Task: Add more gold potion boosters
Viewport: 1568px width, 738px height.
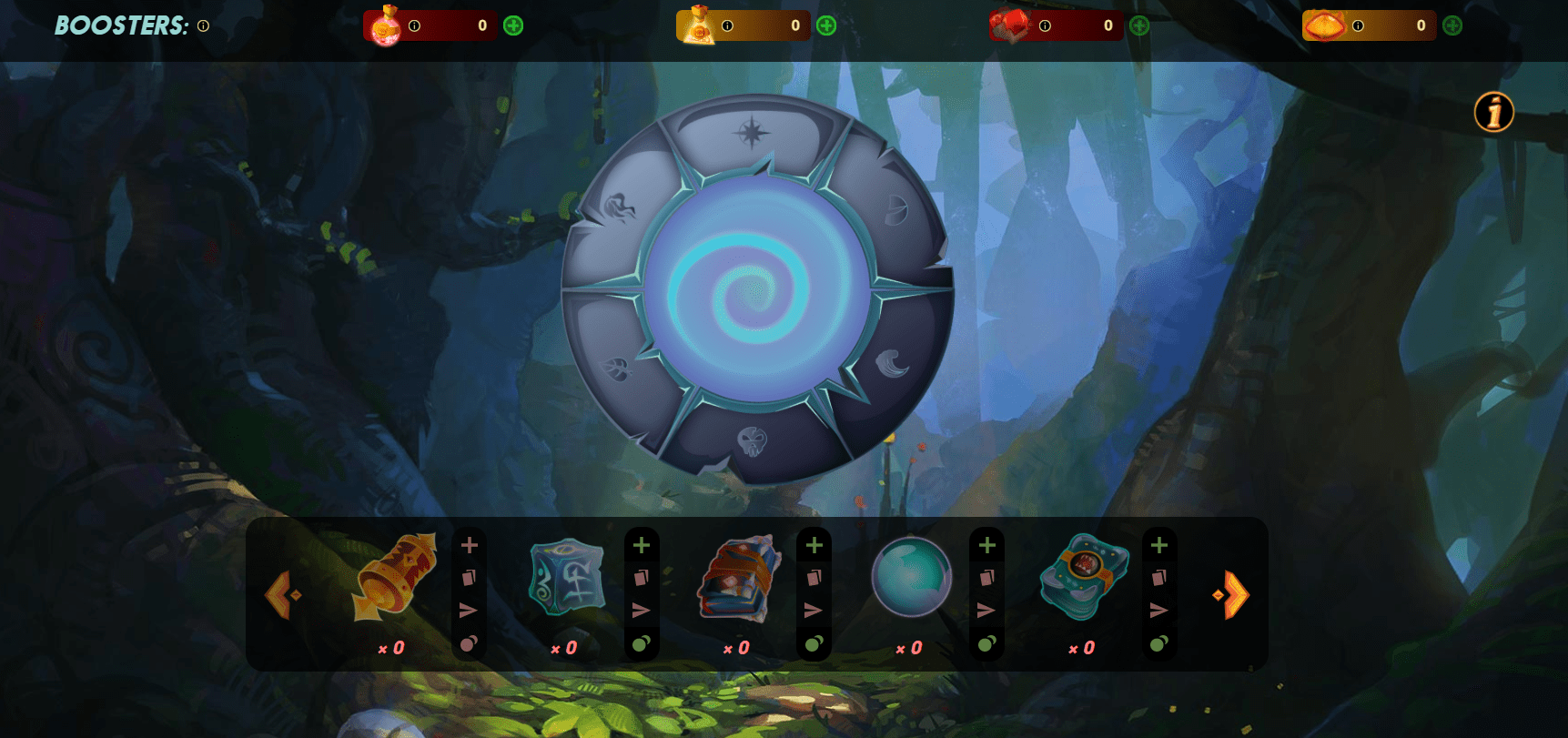Action: (x=826, y=25)
